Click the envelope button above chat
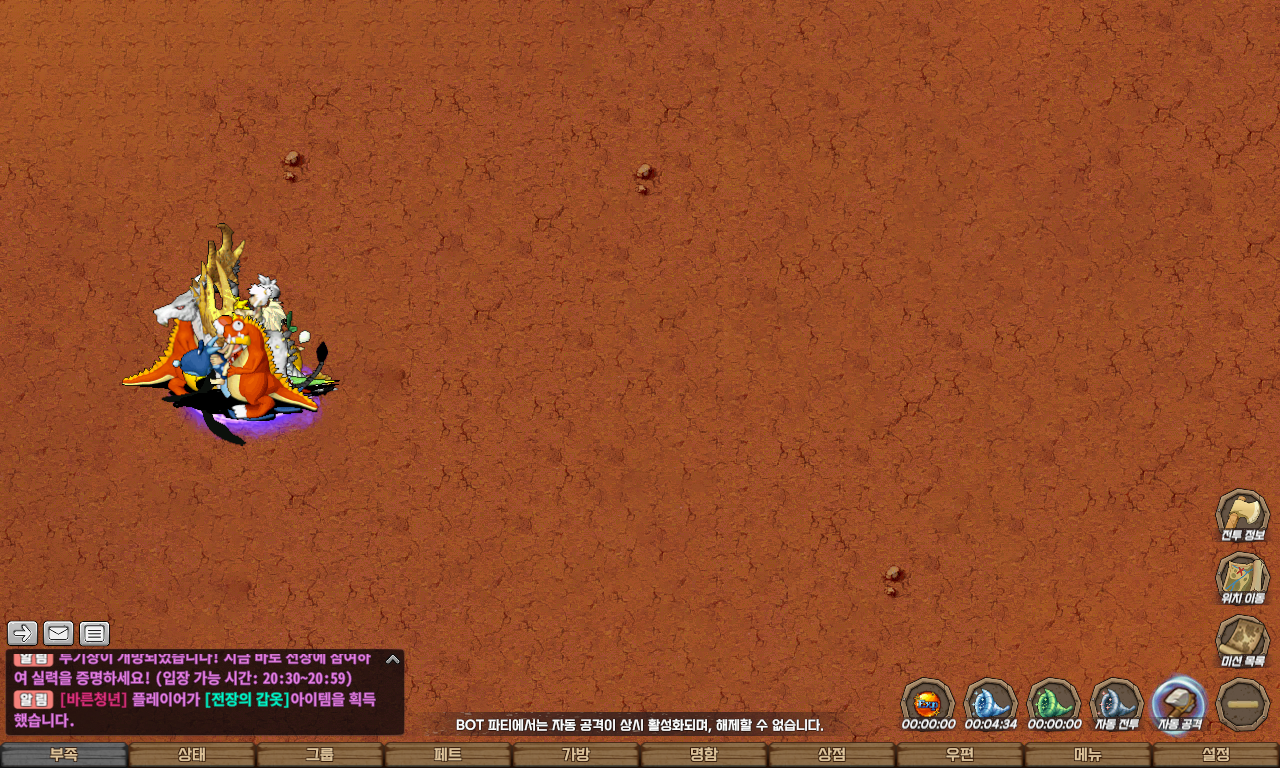1280x768 pixels. click(58, 633)
